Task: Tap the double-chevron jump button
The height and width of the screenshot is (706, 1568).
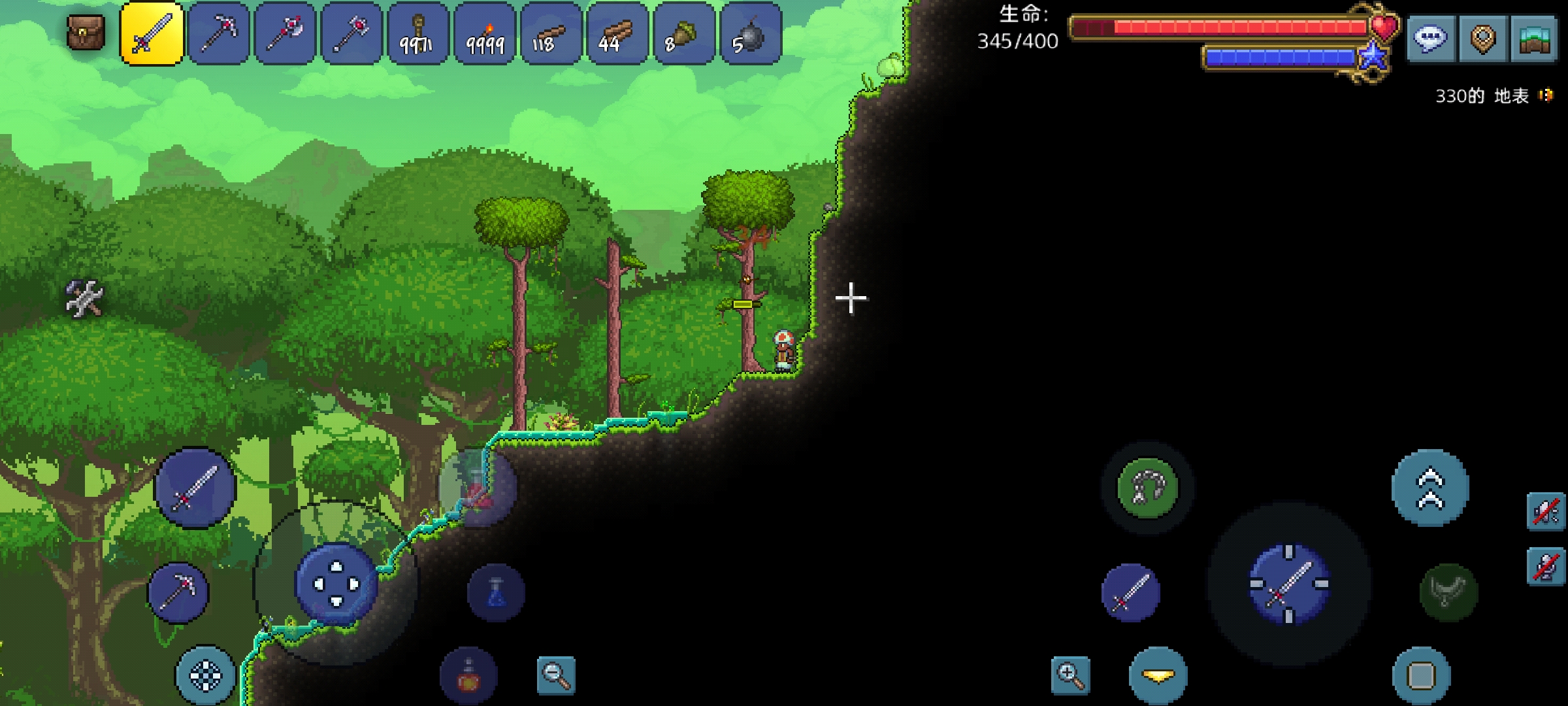Action: click(x=1430, y=488)
